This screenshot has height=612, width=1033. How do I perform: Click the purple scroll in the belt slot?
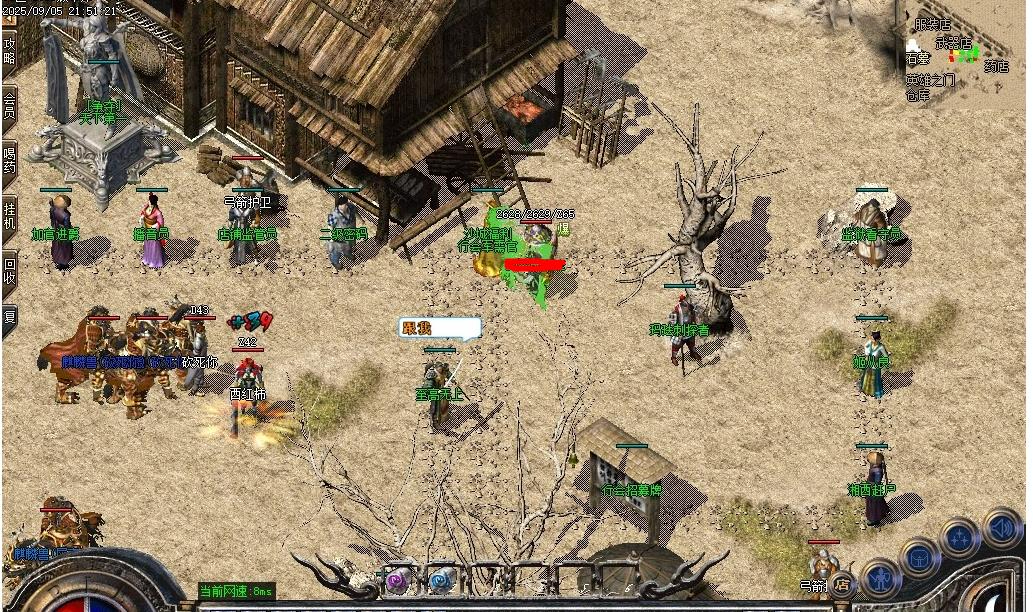coord(397,579)
